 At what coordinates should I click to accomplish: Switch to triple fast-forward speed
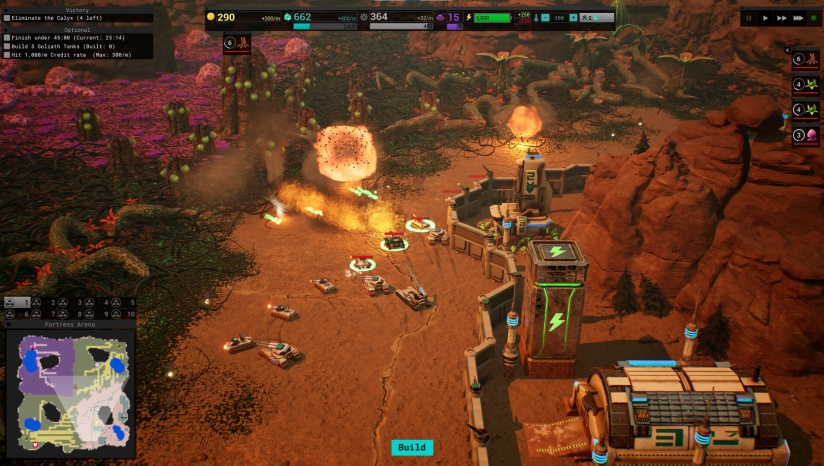point(799,18)
